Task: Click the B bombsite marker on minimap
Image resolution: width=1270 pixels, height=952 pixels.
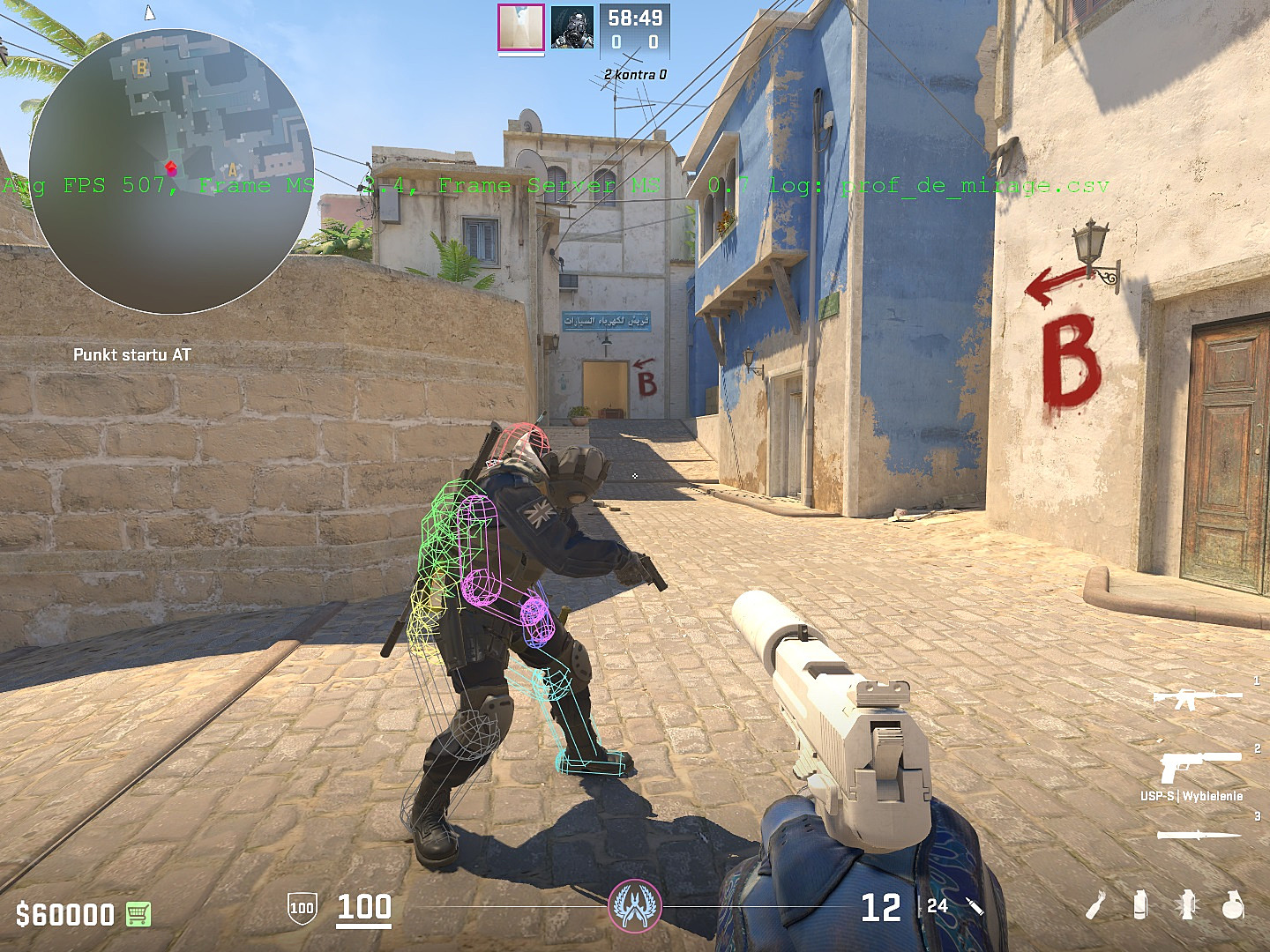Action: pos(141,67)
